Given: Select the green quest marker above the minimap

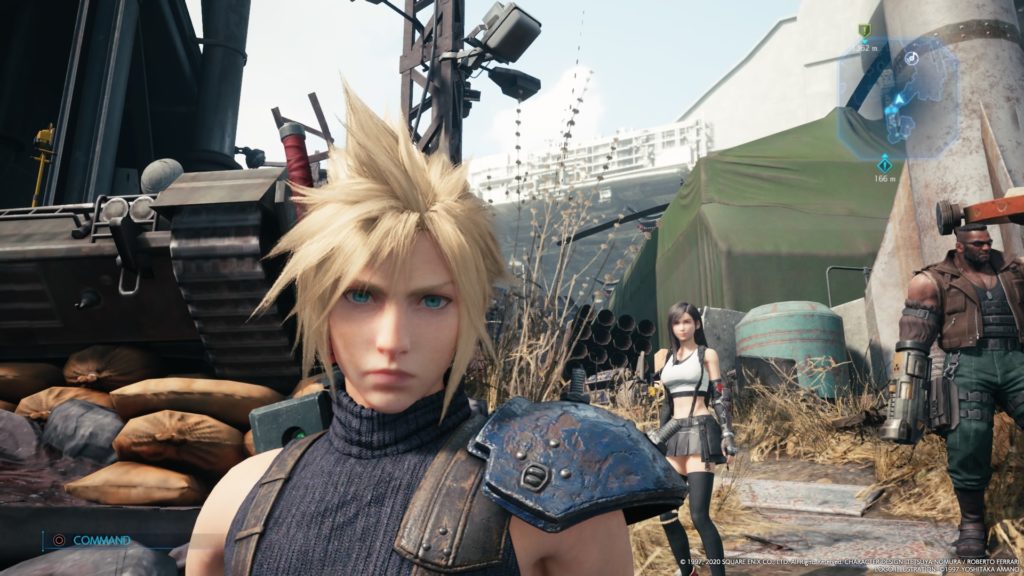Looking at the screenshot, I should point(865,31).
